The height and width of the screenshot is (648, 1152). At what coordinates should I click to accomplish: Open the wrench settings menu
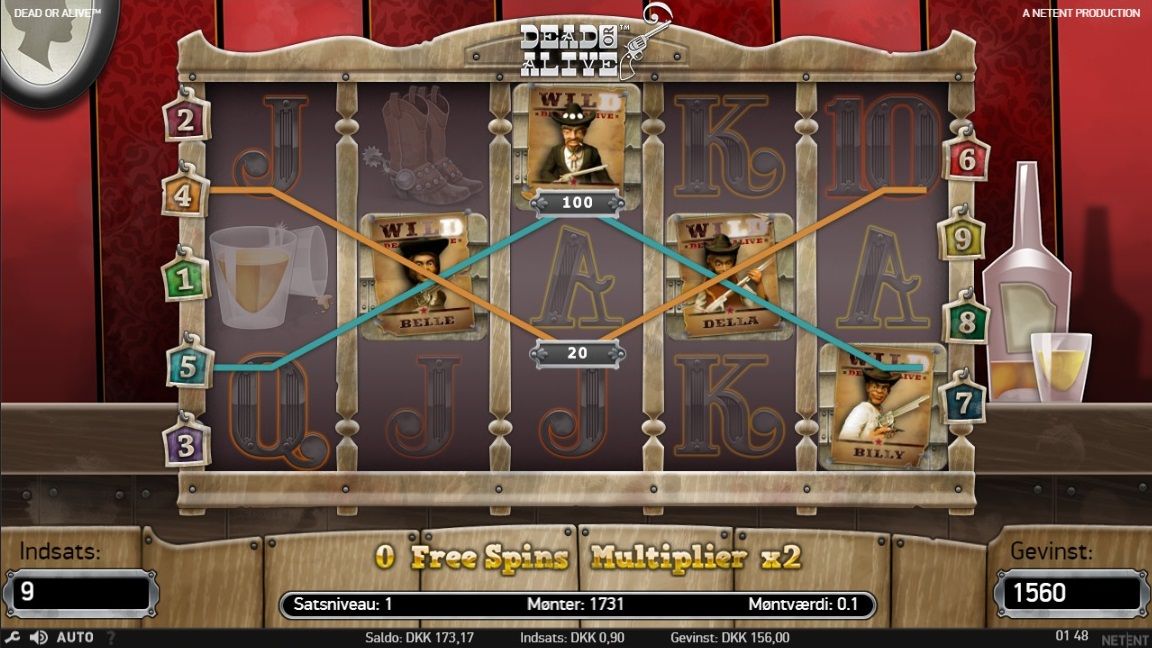click(12, 637)
